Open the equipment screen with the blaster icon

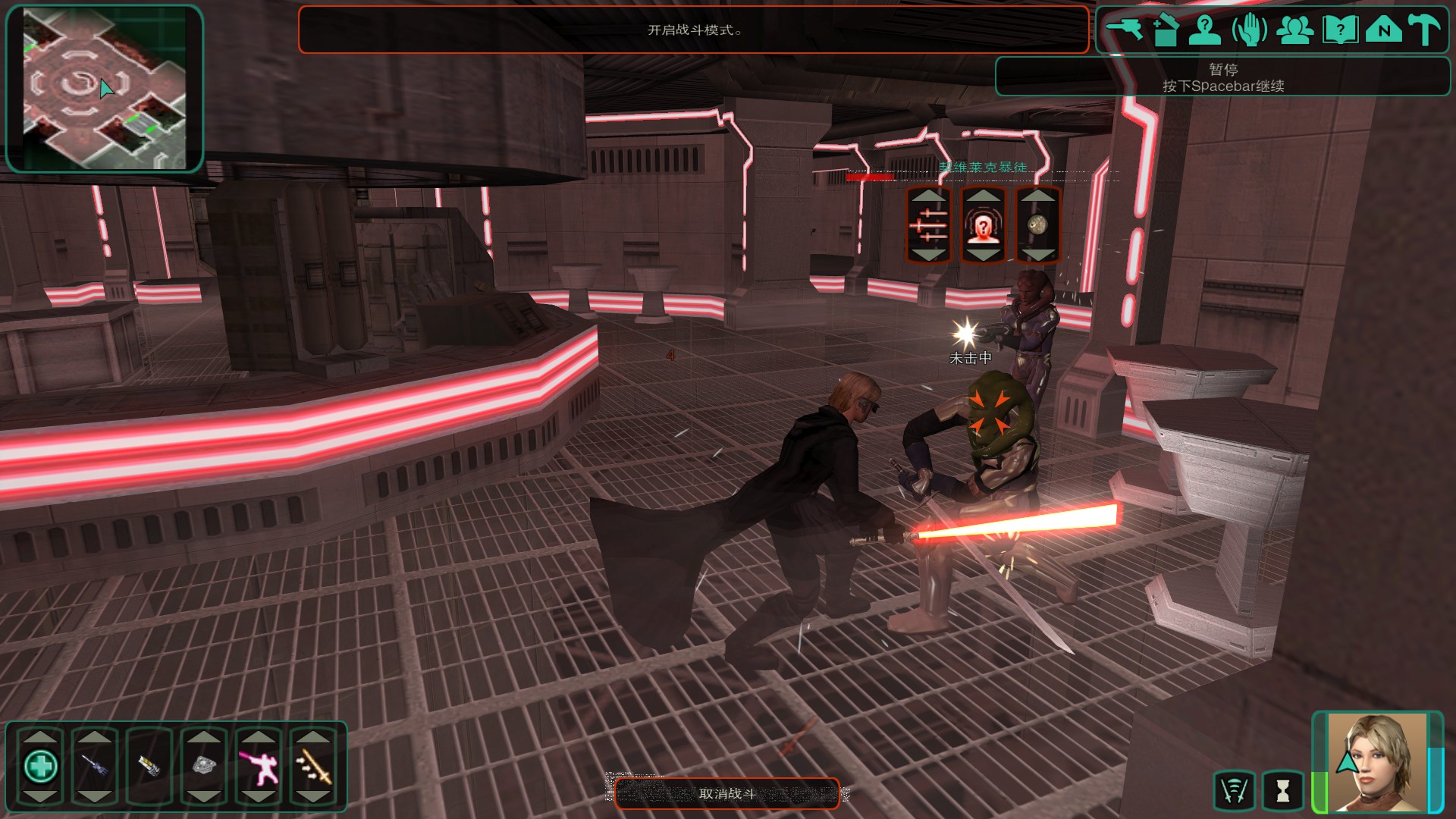pyautogui.click(x=1124, y=30)
